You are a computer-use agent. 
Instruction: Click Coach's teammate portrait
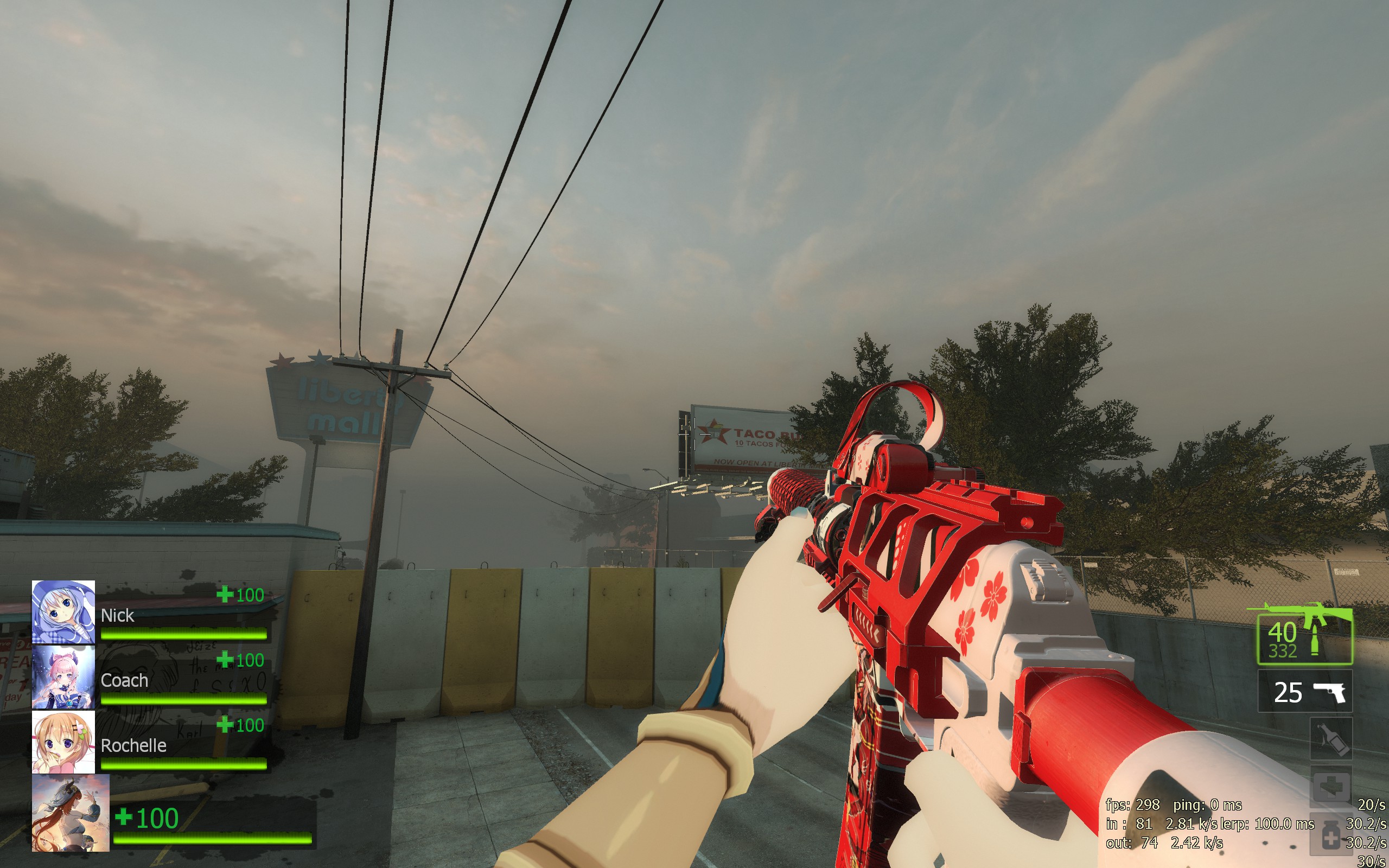(x=63, y=678)
